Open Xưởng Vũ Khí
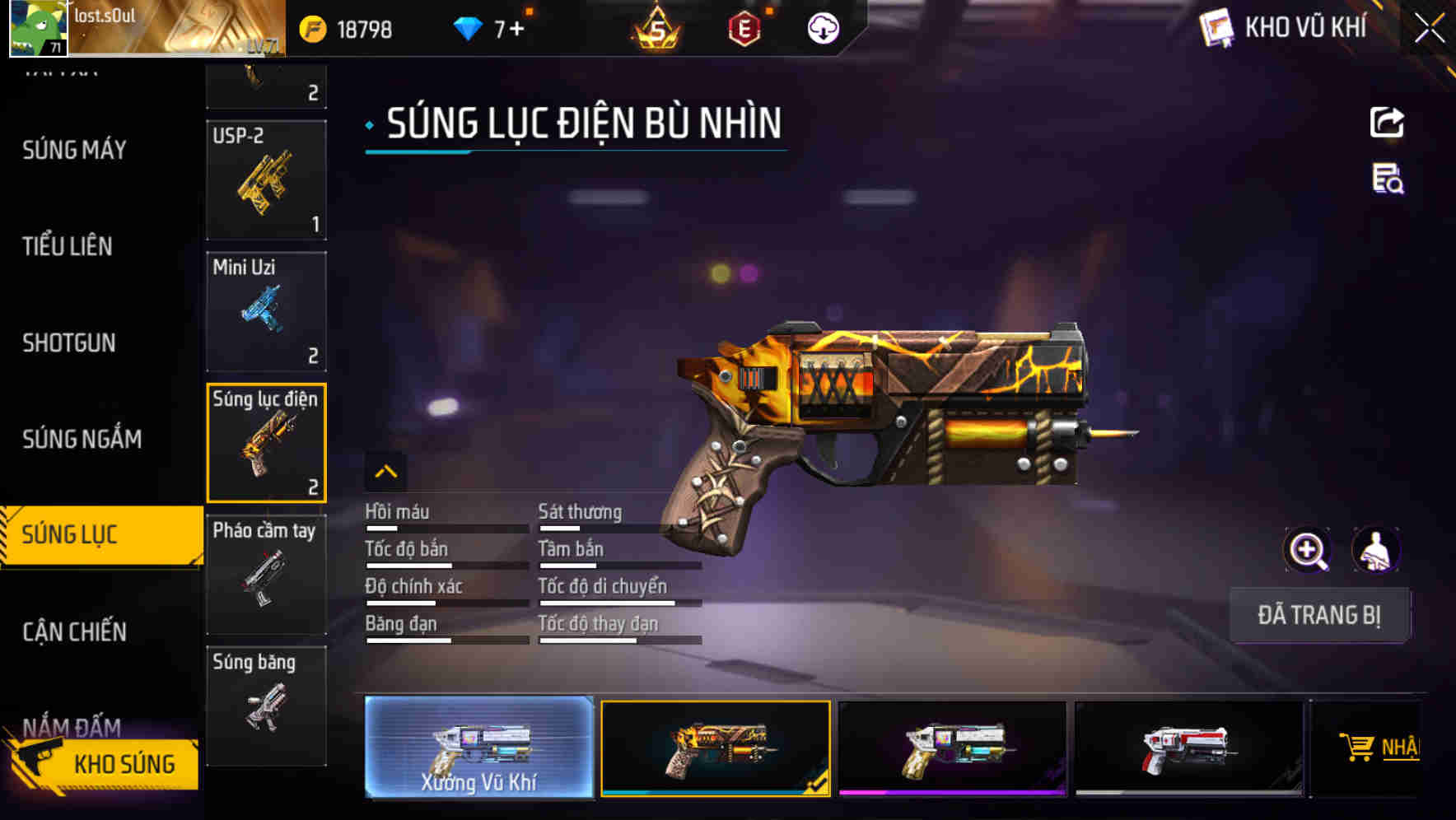Viewport: 1456px width, 820px height. pos(479,748)
